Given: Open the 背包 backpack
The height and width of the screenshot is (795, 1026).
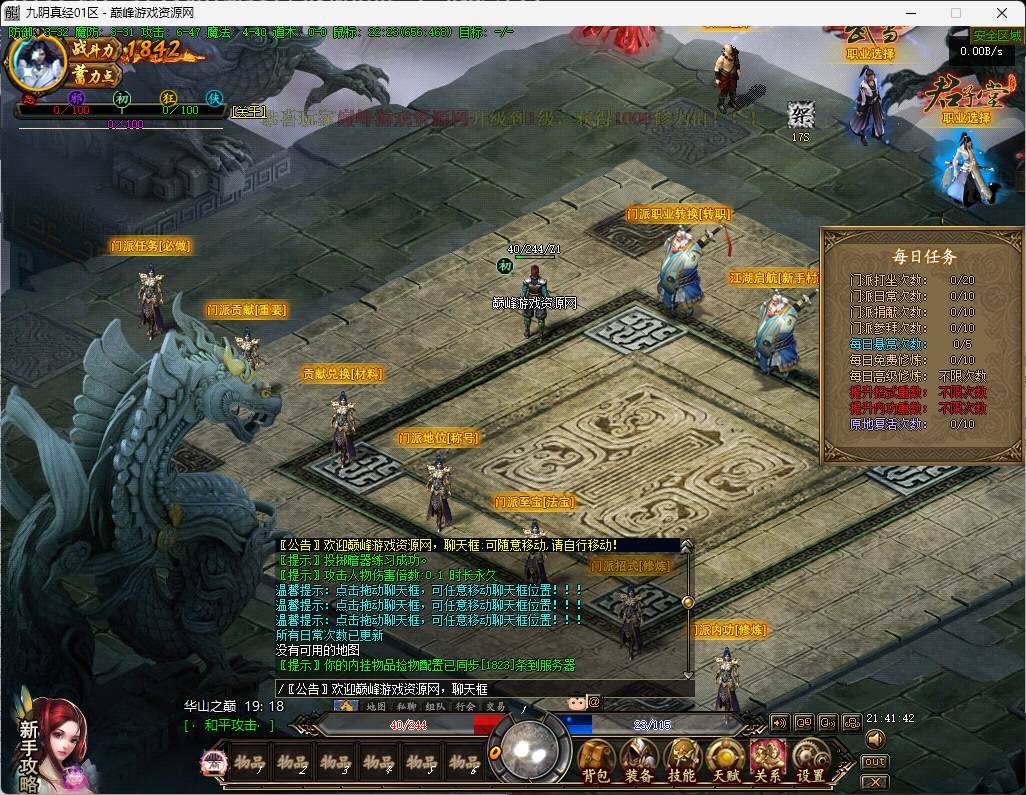Looking at the screenshot, I should tap(597, 762).
